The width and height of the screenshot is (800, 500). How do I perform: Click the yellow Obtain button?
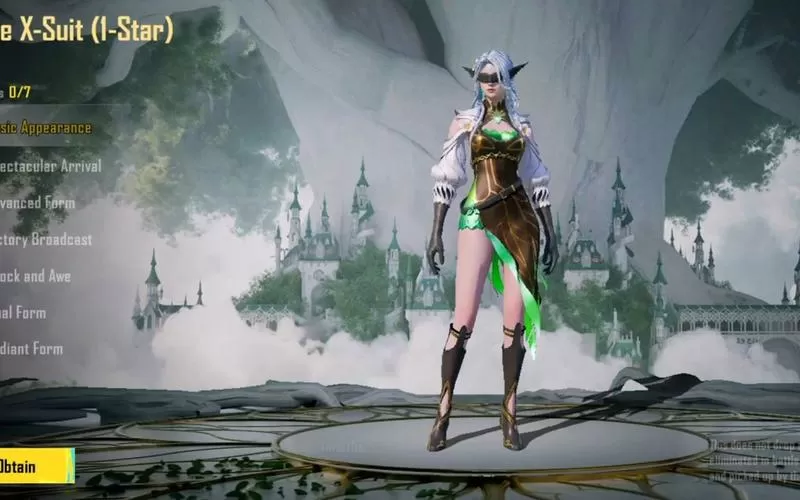(34, 466)
